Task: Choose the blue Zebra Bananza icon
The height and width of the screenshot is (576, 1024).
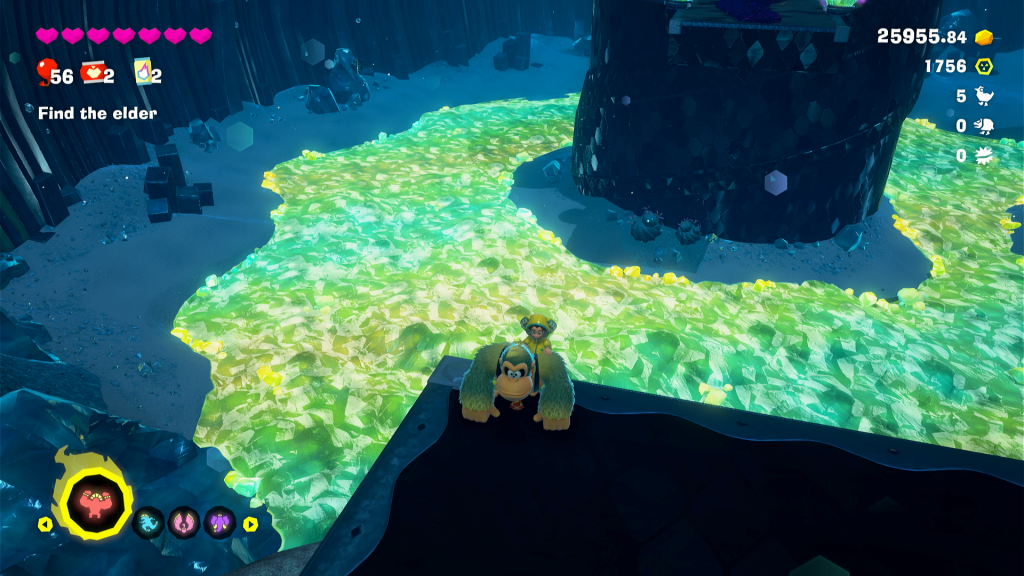Action: [149, 522]
